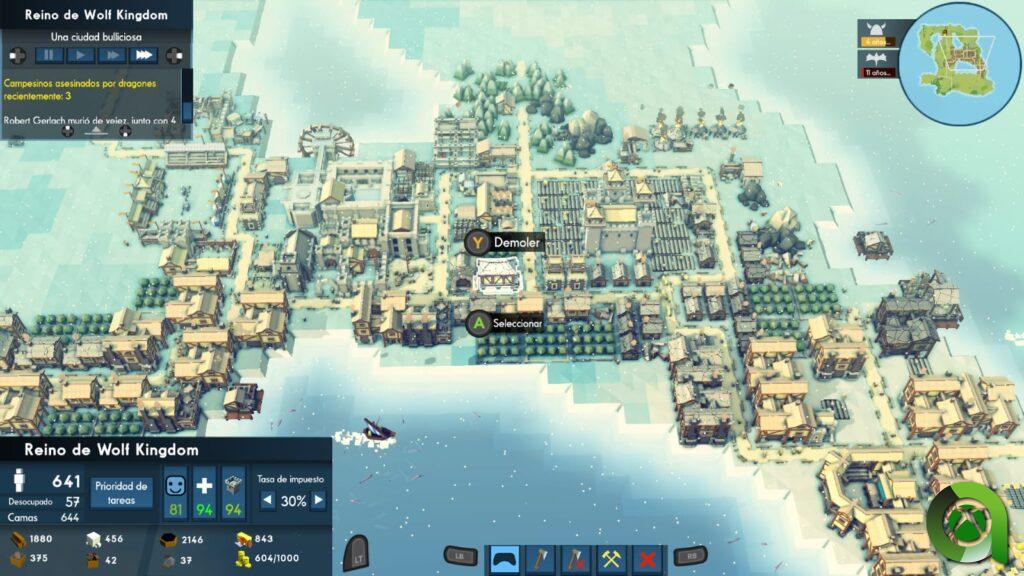
Task: Select the axe chop tool
Action: [539, 558]
